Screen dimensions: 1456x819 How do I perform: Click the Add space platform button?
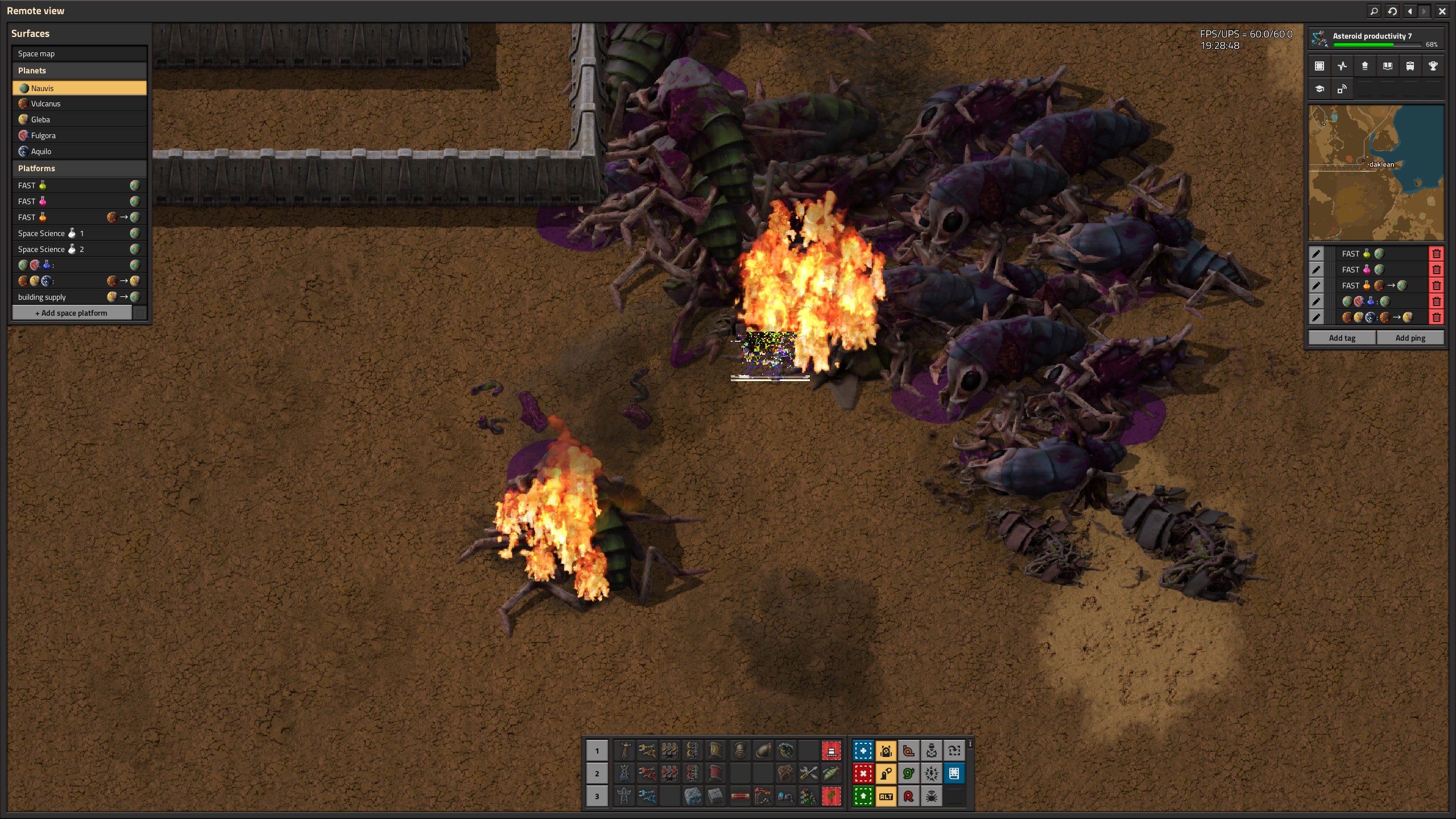tap(72, 313)
